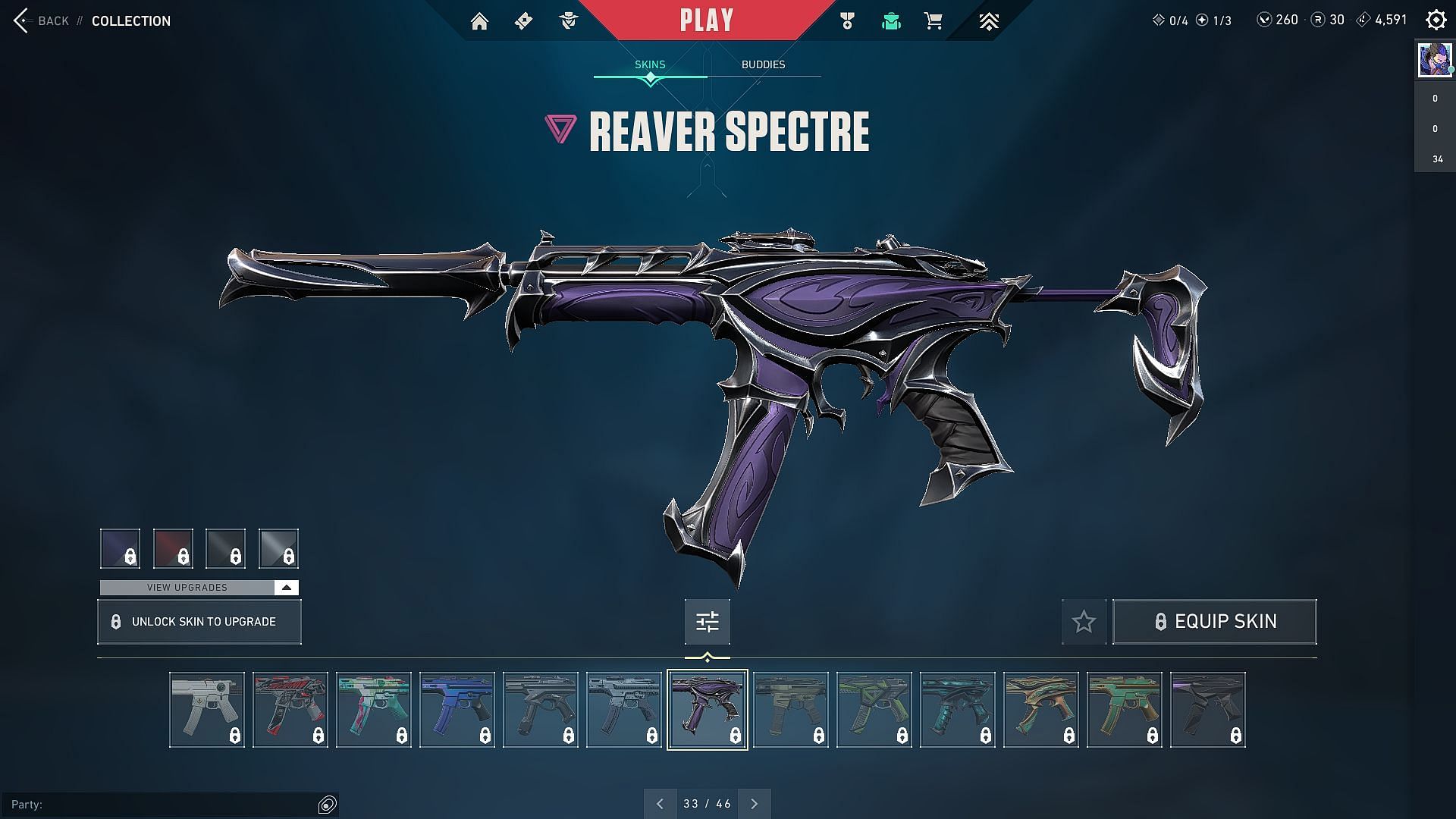Open the settings gear icon
This screenshot has height=819, width=1456.
click(x=1436, y=20)
